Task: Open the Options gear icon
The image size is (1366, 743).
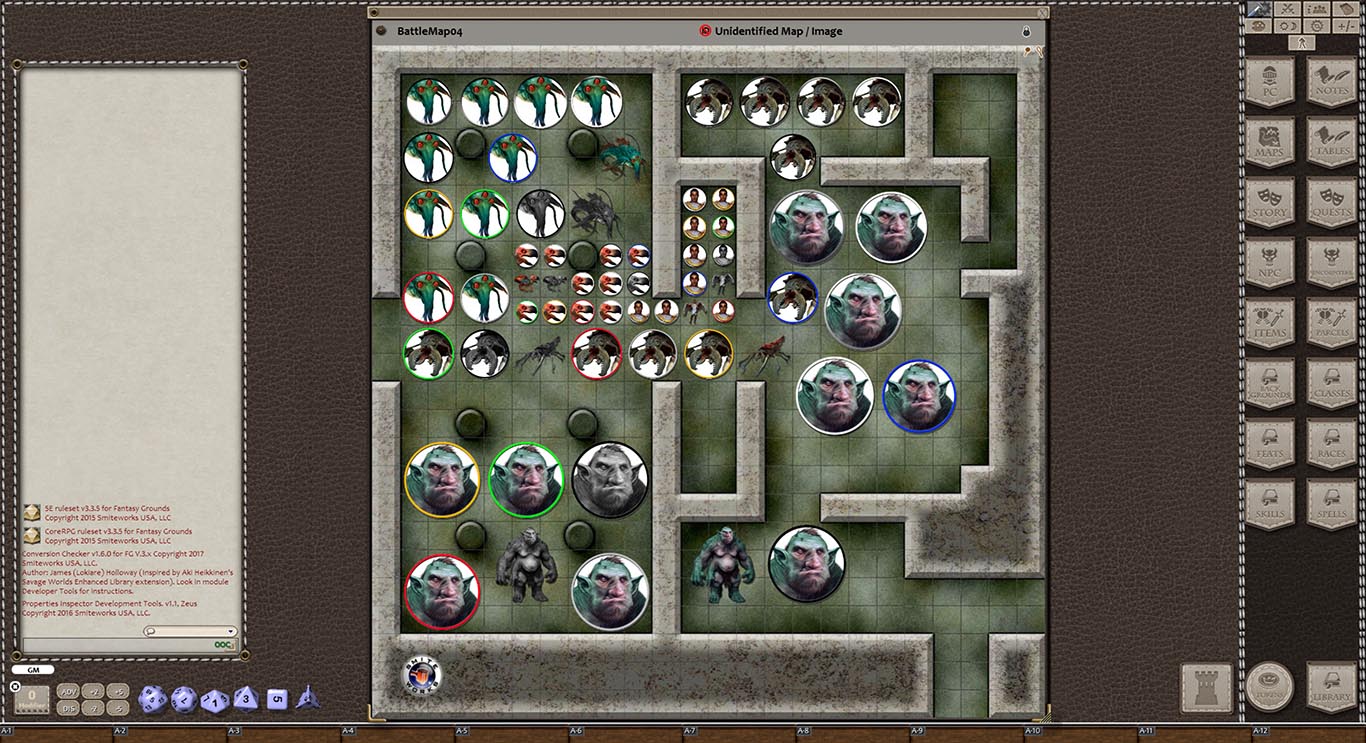Action: point(1317,26)
